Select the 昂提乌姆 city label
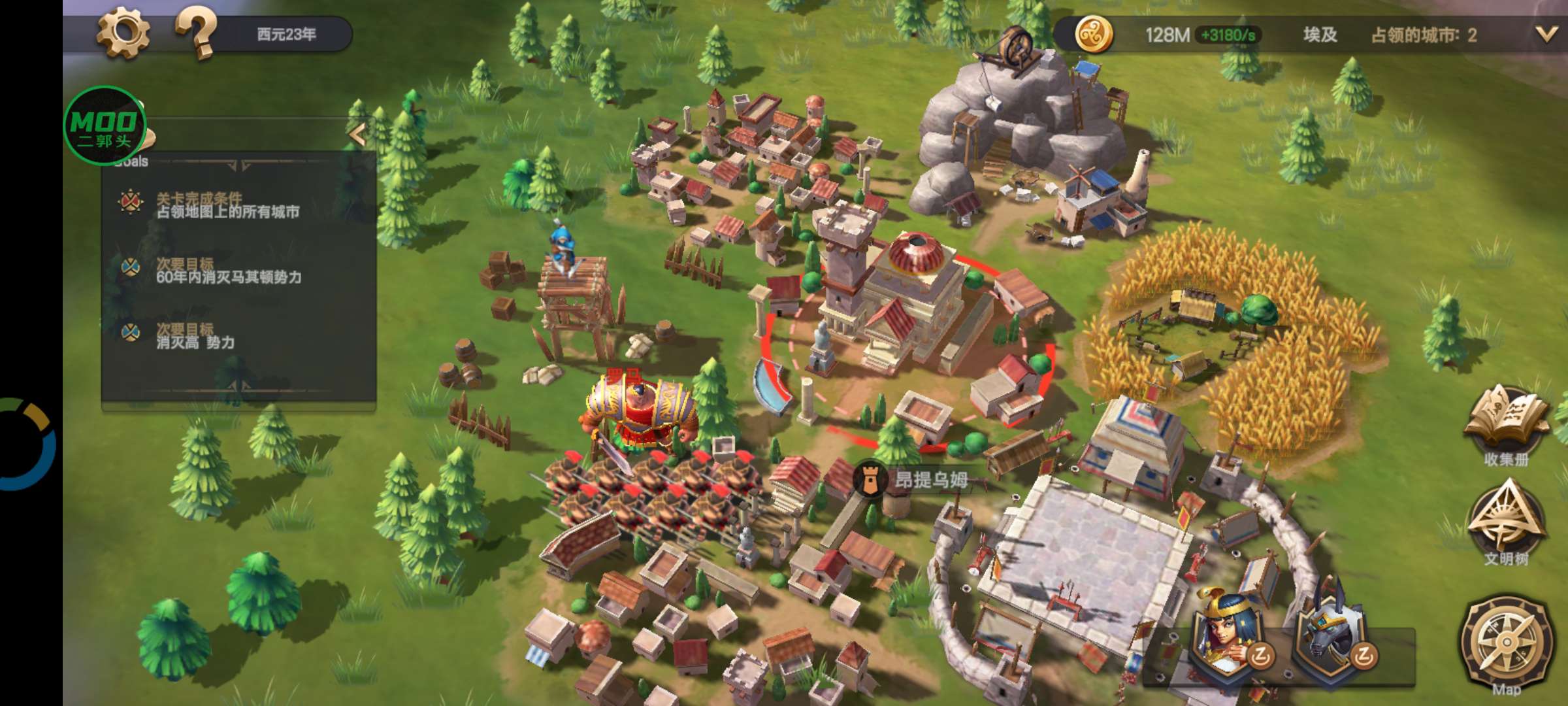The height and width of the screenshot is (706, 1568). 930,480
